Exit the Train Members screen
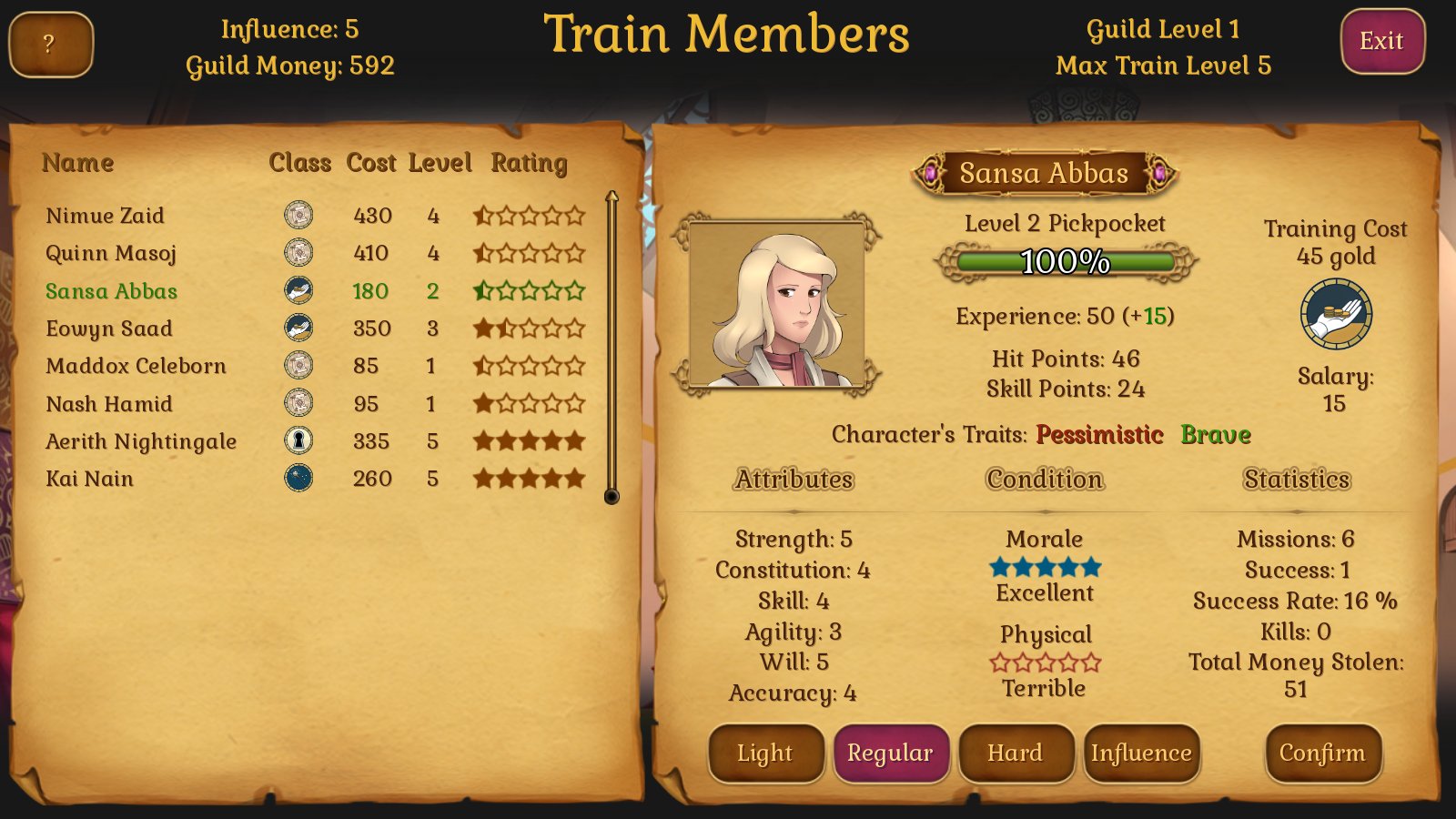1456x819 pixels. 1382,40
